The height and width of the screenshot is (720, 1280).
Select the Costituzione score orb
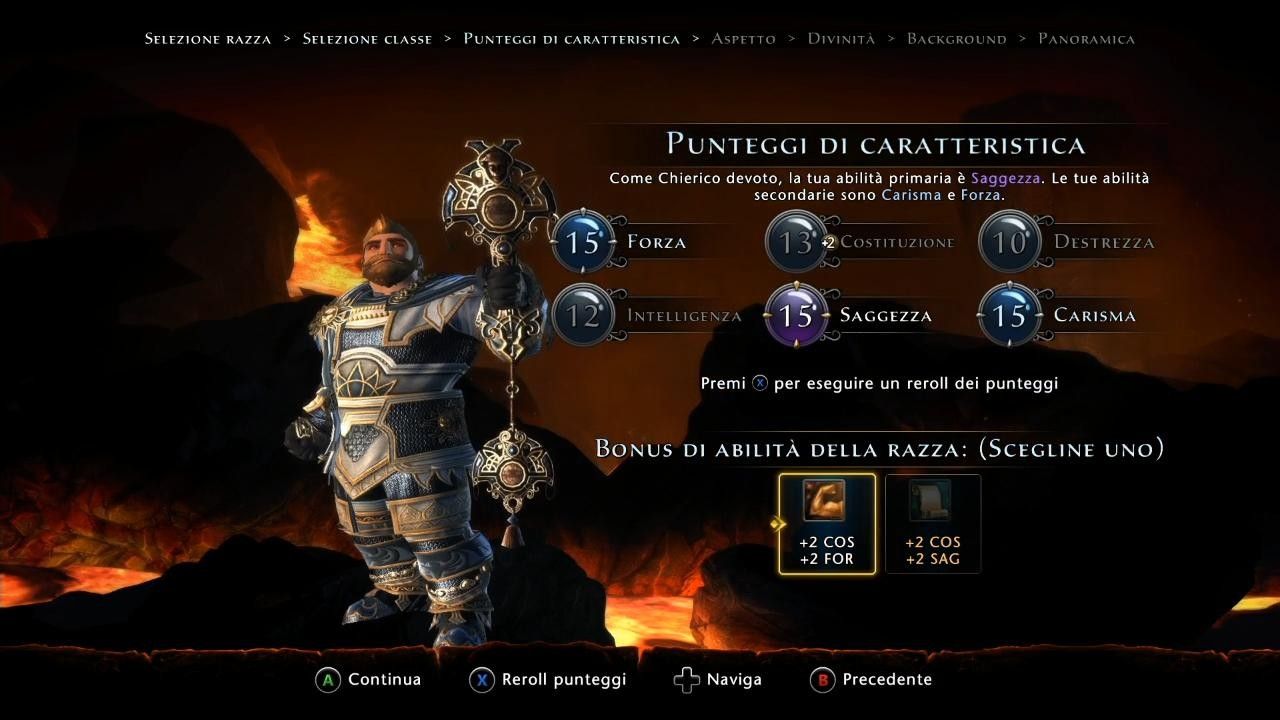pyautogui.click(x=796, y=242)
